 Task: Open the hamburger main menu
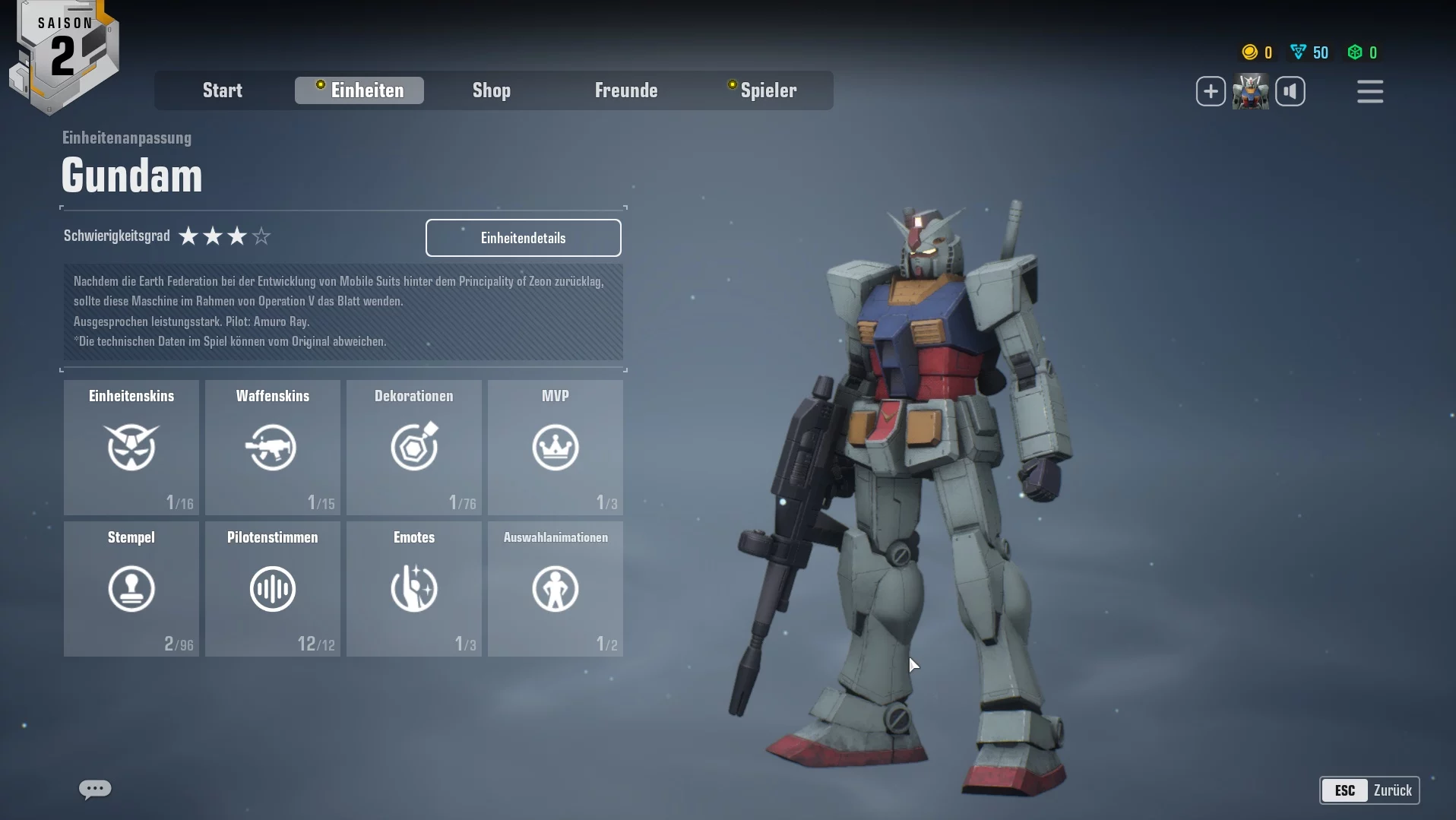pos(1370,92)
